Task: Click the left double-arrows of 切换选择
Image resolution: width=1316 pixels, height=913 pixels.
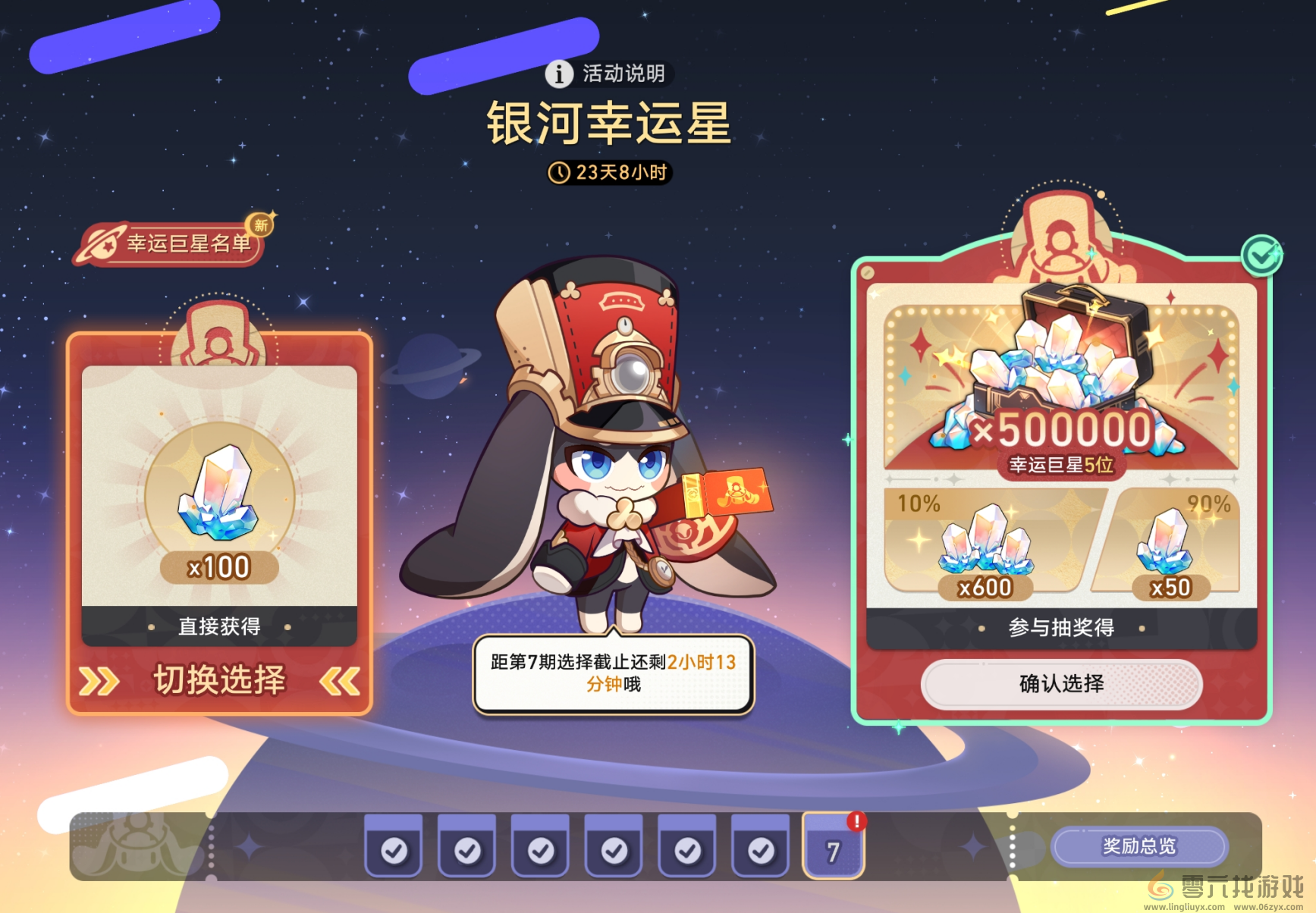Action: [97, 682]
